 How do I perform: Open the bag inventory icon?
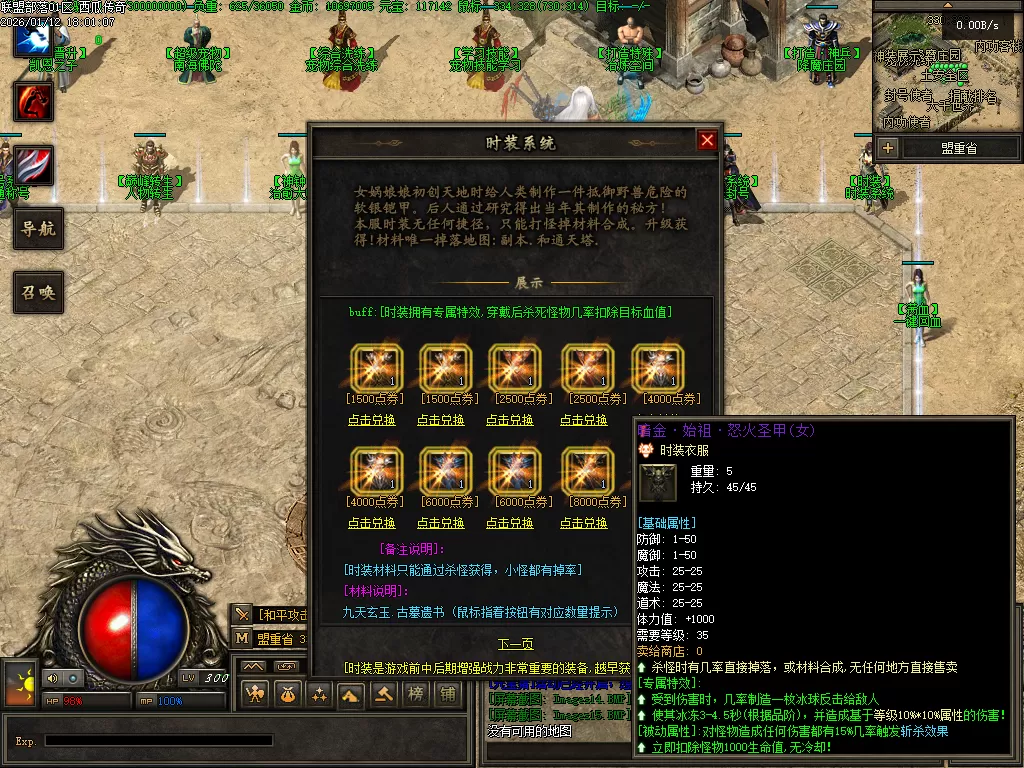point(287,694)
